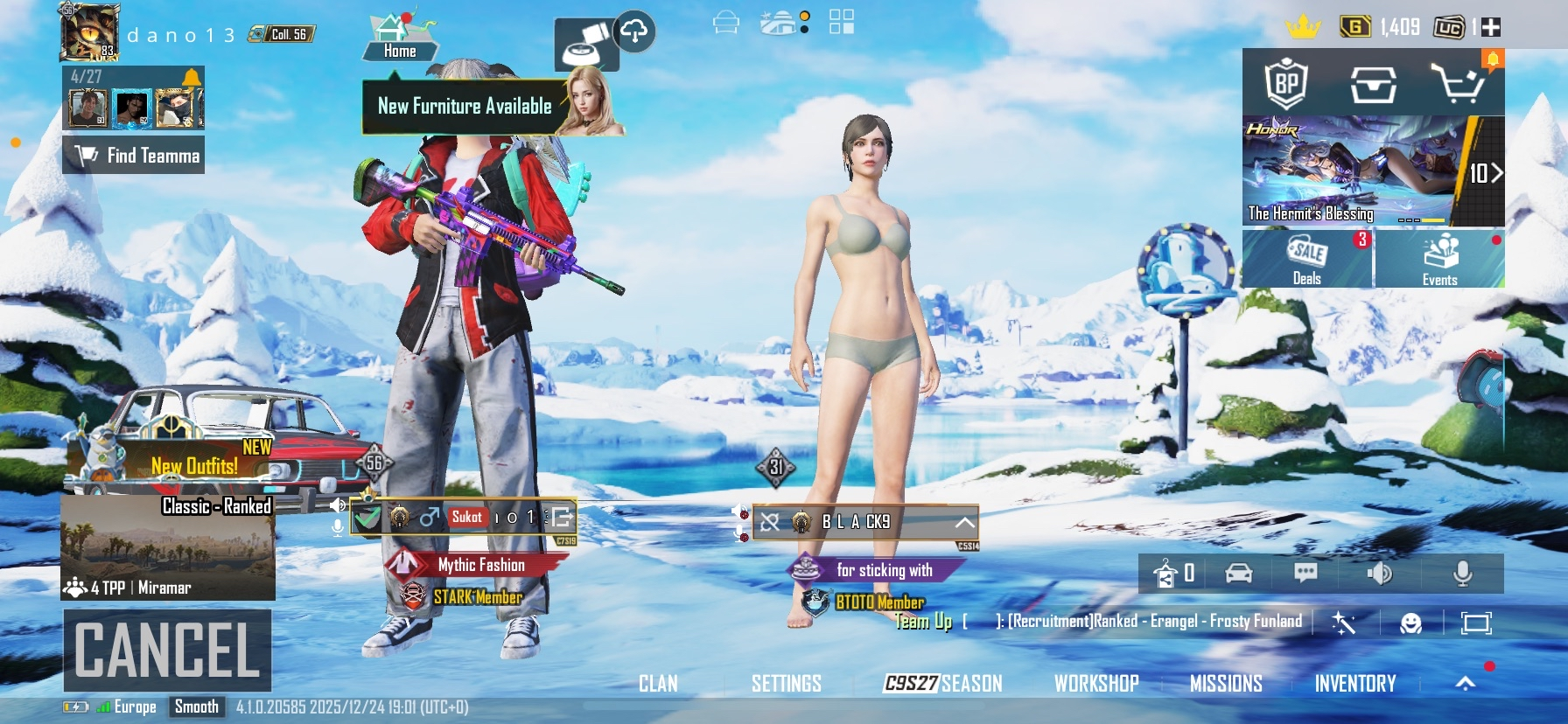Open the Events page
This screenshot has height=724, width=1568.
[1439, 260]
